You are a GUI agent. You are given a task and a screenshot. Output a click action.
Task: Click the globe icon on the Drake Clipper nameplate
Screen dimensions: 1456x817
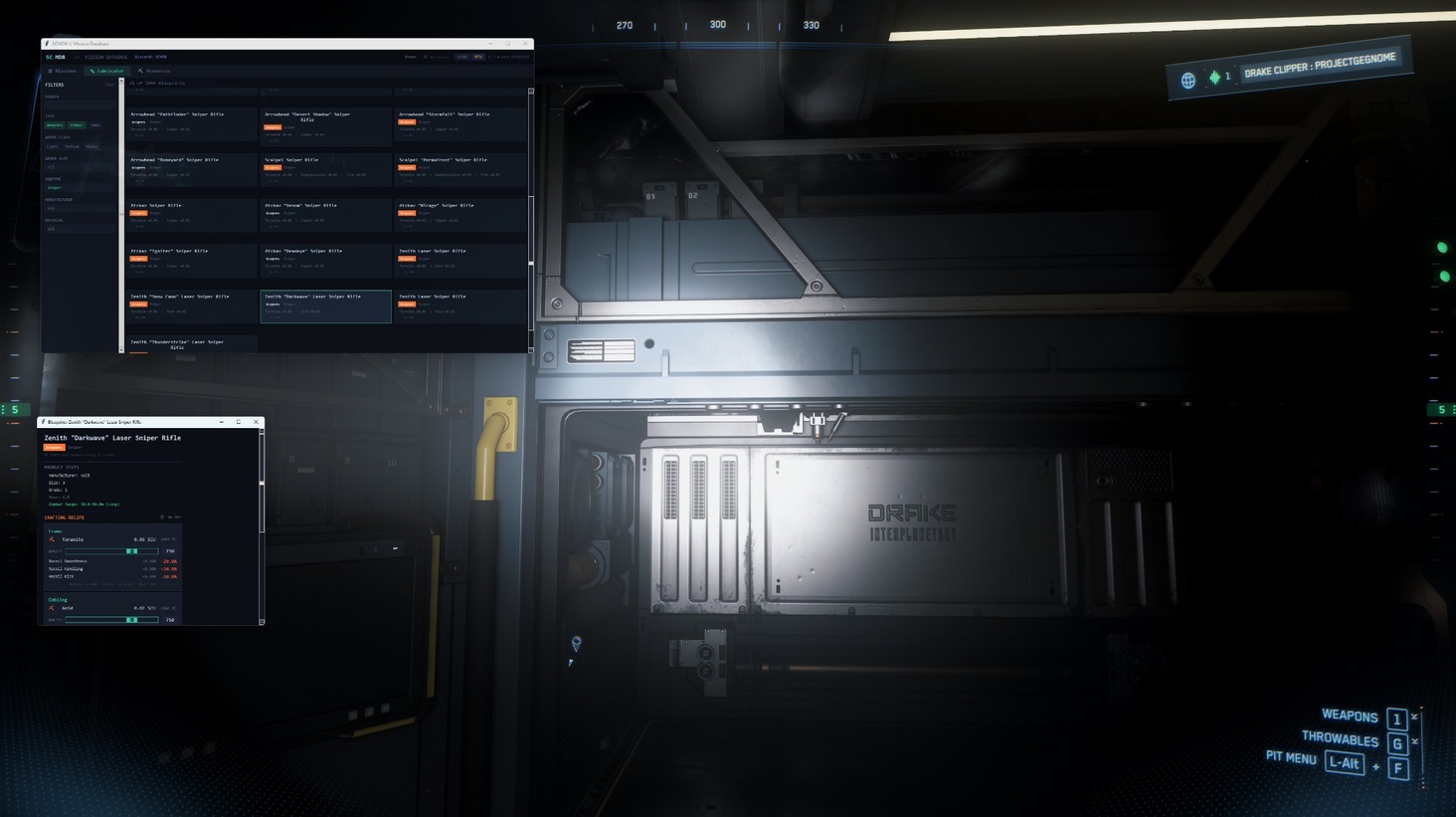[1187, 80]
